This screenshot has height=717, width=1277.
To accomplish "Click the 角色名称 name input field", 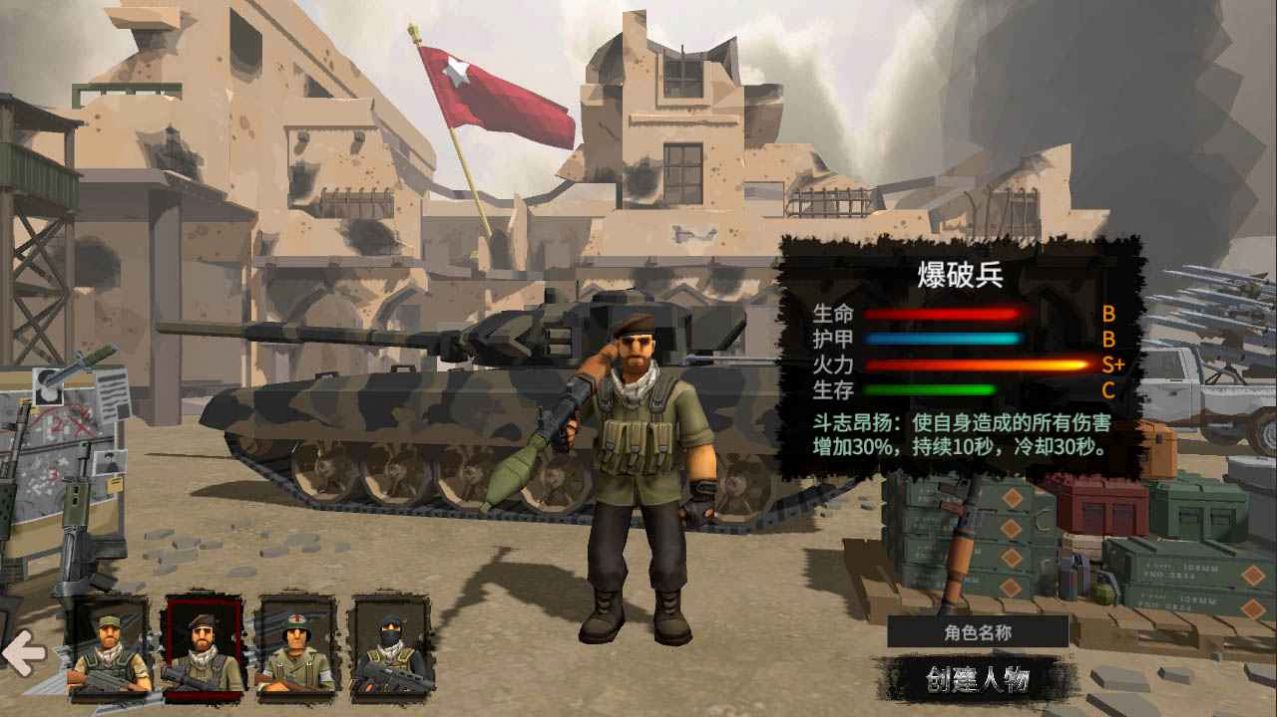I will point(977,632).
